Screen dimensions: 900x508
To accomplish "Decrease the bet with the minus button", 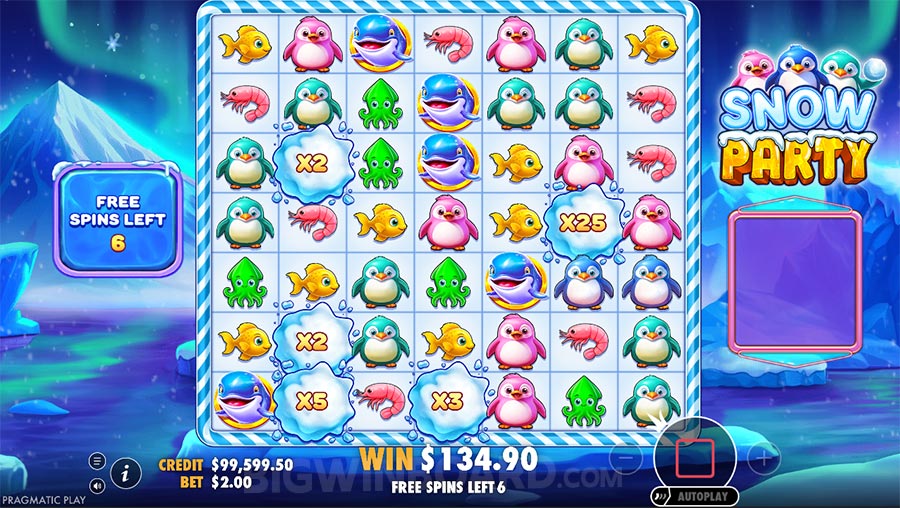I will point(624,460).
